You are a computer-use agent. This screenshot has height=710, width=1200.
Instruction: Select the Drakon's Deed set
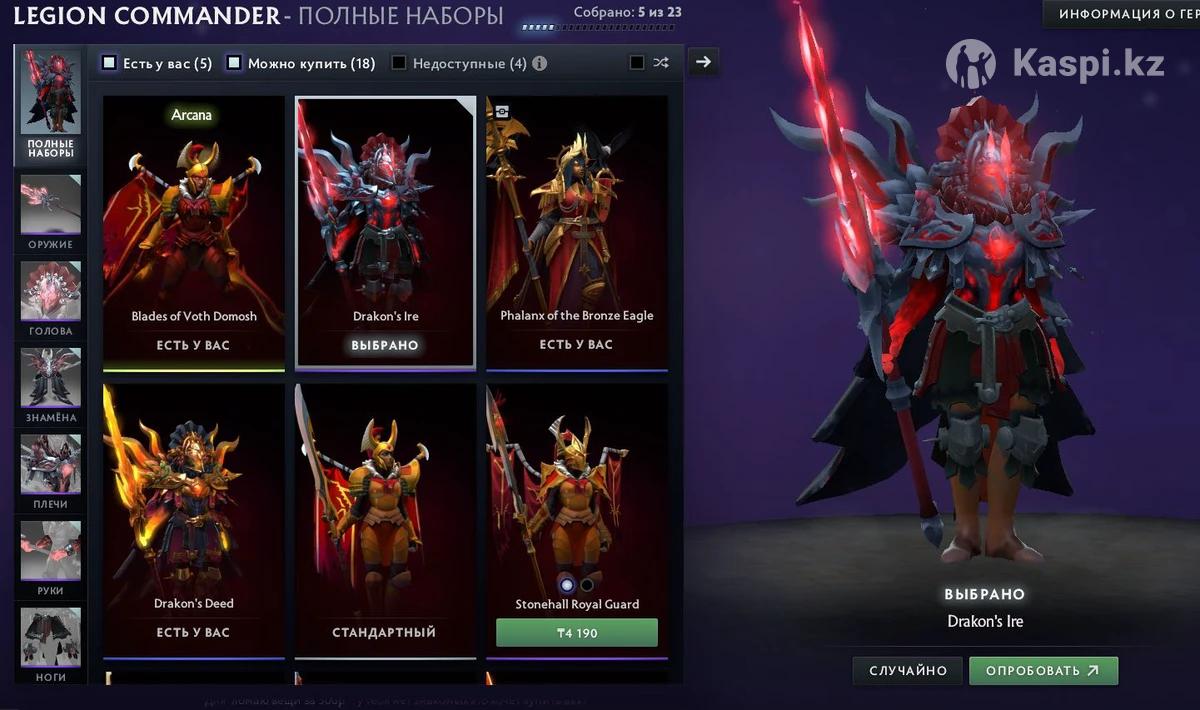194,520
